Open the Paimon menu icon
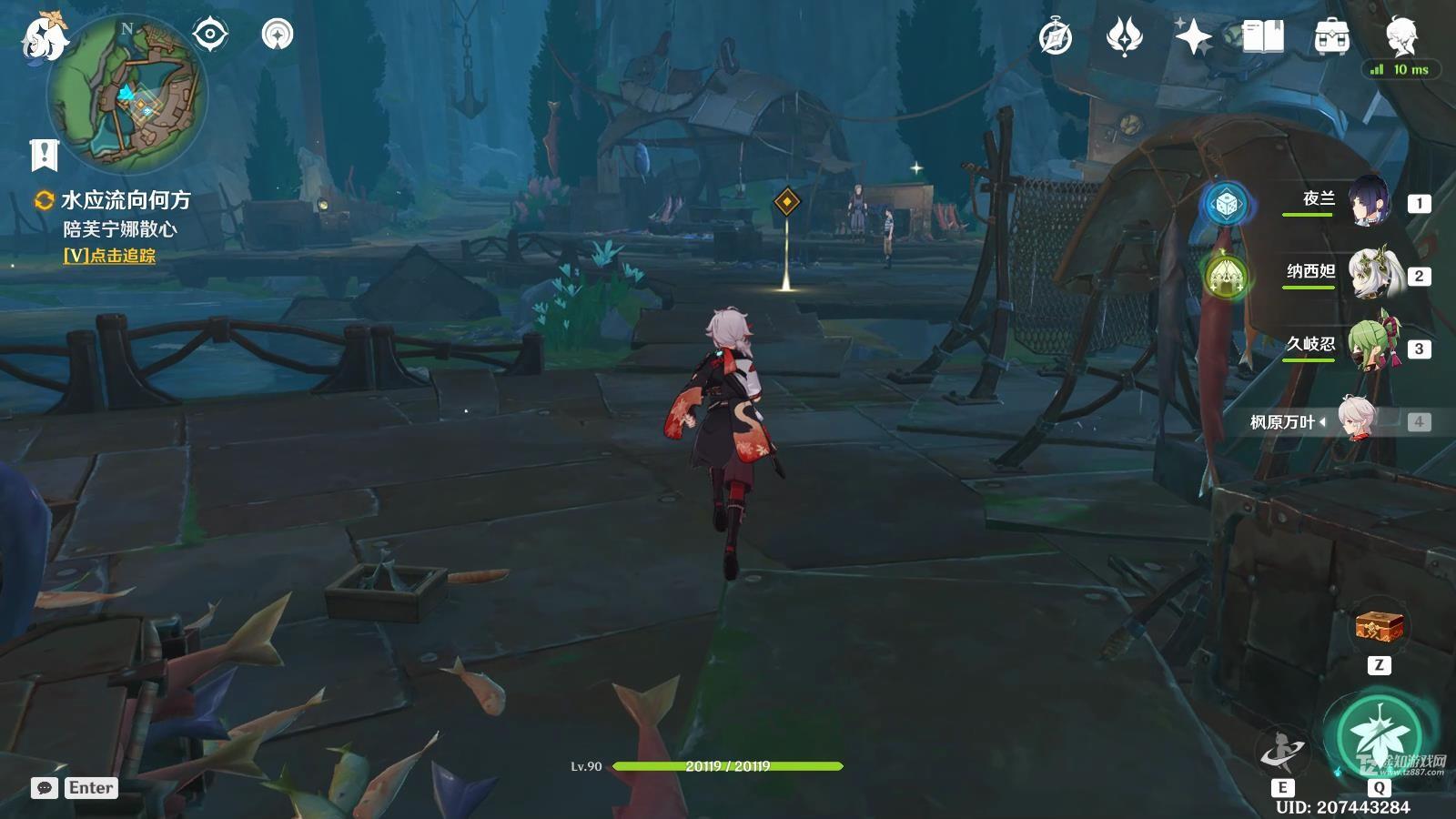 (x=44, y=38)
